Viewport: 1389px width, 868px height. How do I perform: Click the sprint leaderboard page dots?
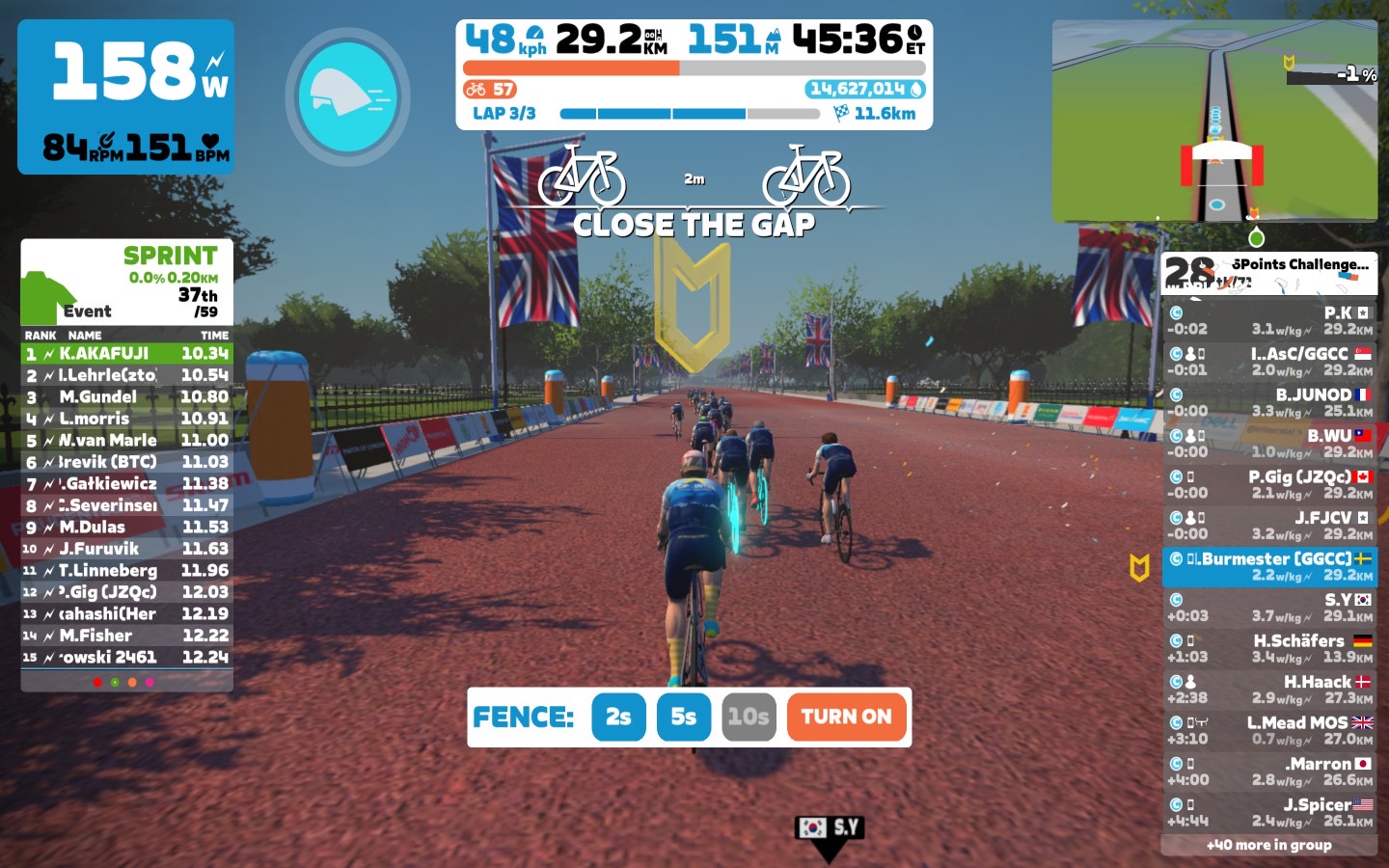point(123,682)
